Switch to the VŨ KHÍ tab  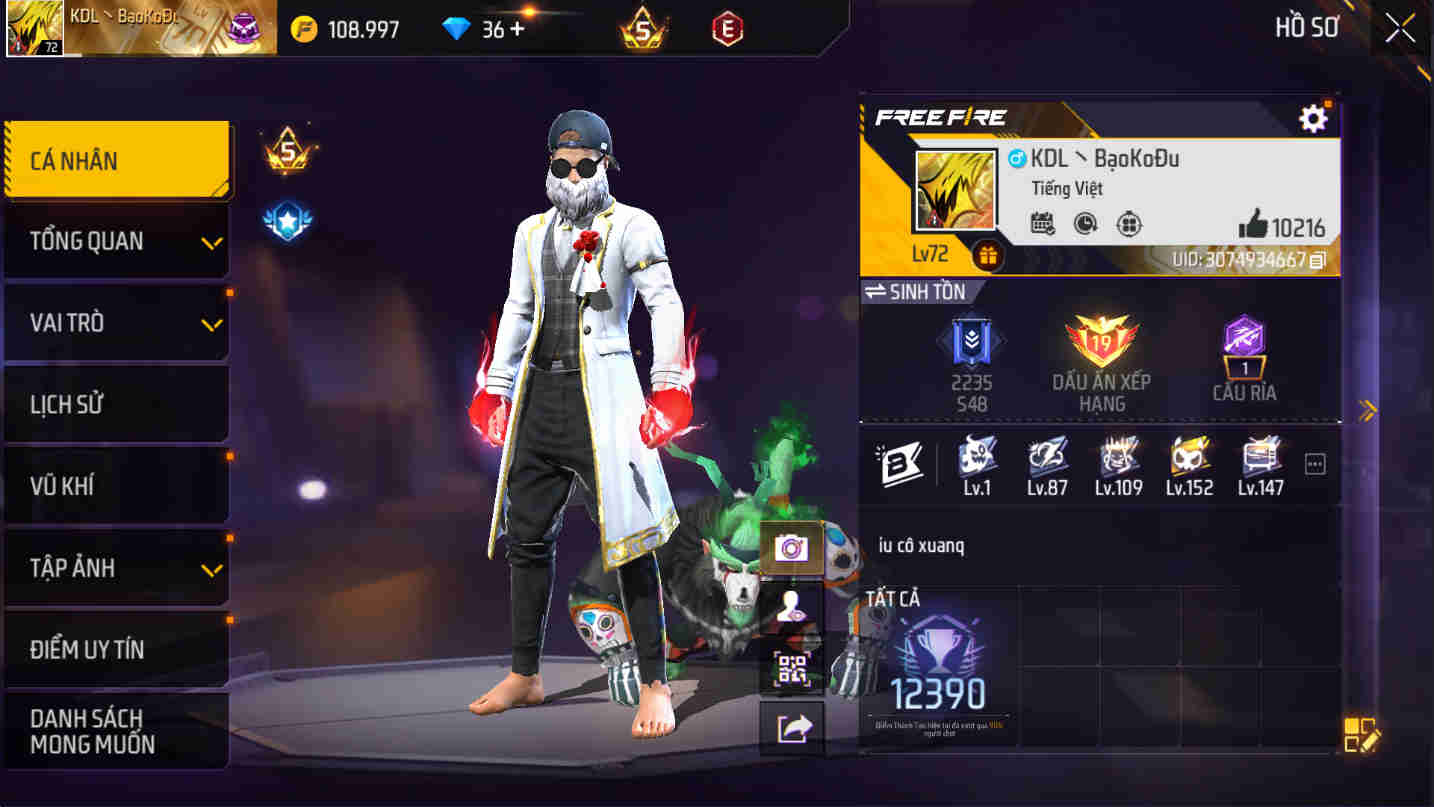click(116, 485)
